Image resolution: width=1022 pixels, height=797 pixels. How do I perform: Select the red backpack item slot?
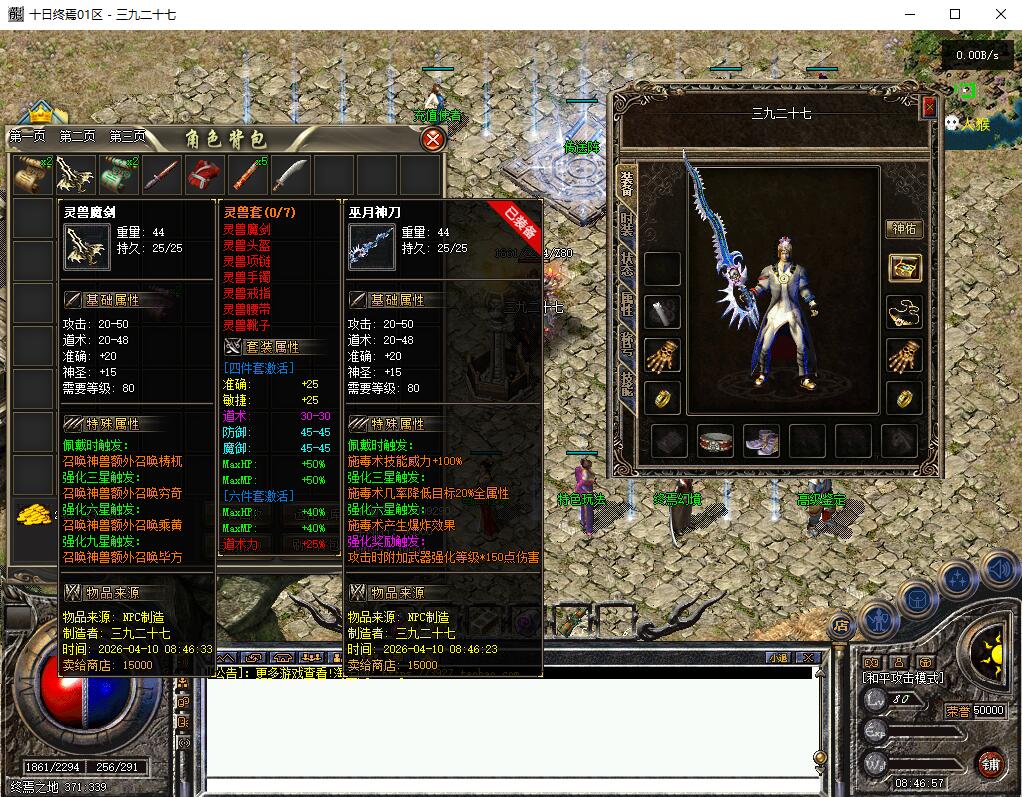pos(205,175)
